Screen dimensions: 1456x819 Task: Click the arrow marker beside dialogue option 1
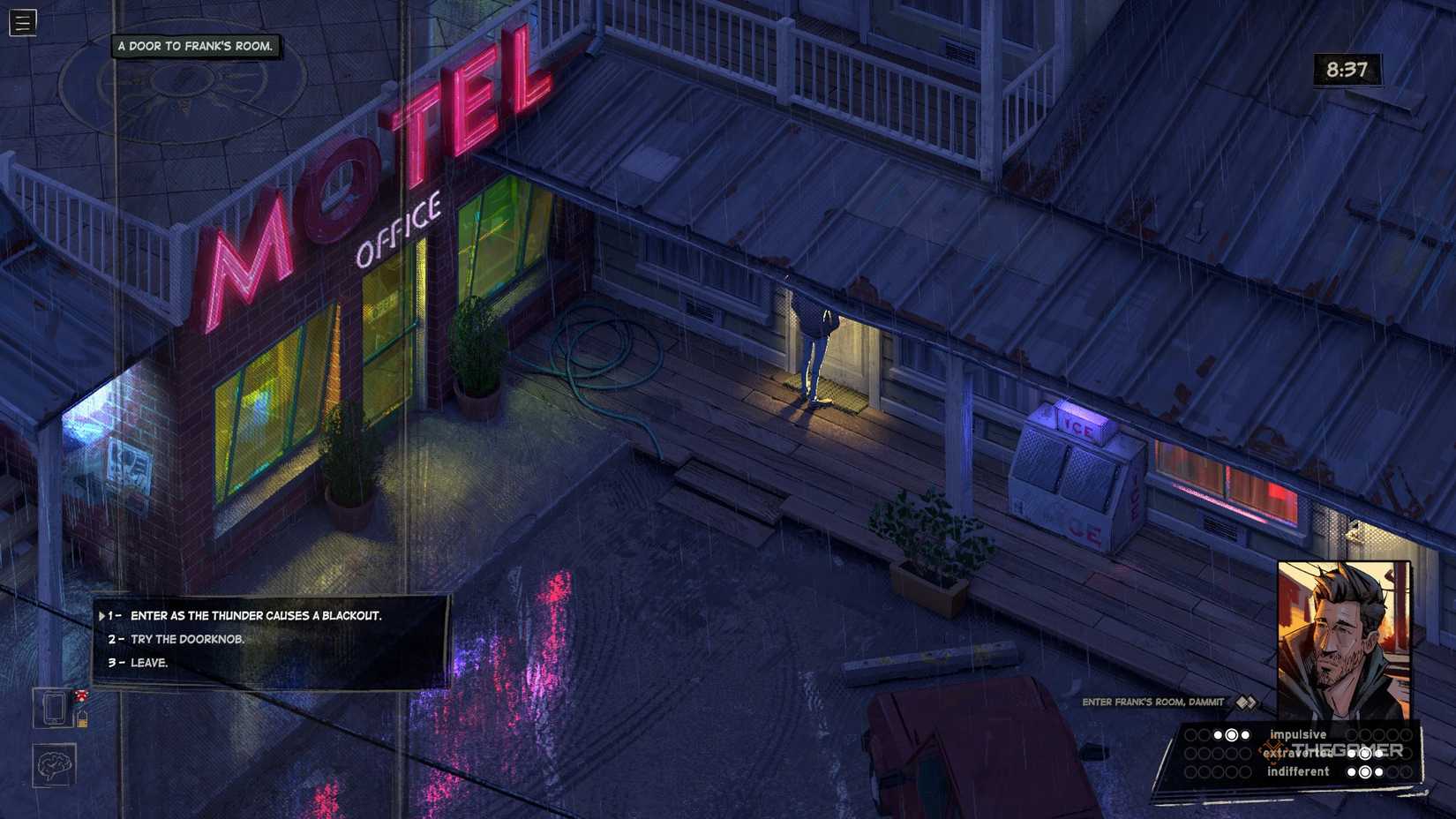tap(103, 617)
